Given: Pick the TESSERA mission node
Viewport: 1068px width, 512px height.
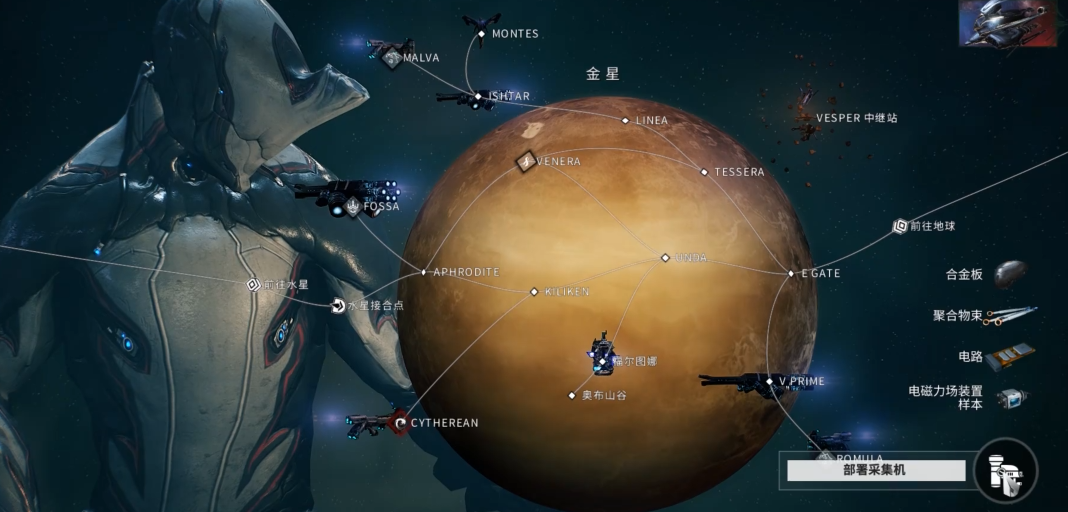Looking at the screenshot, I should click(x=705, y=172).
